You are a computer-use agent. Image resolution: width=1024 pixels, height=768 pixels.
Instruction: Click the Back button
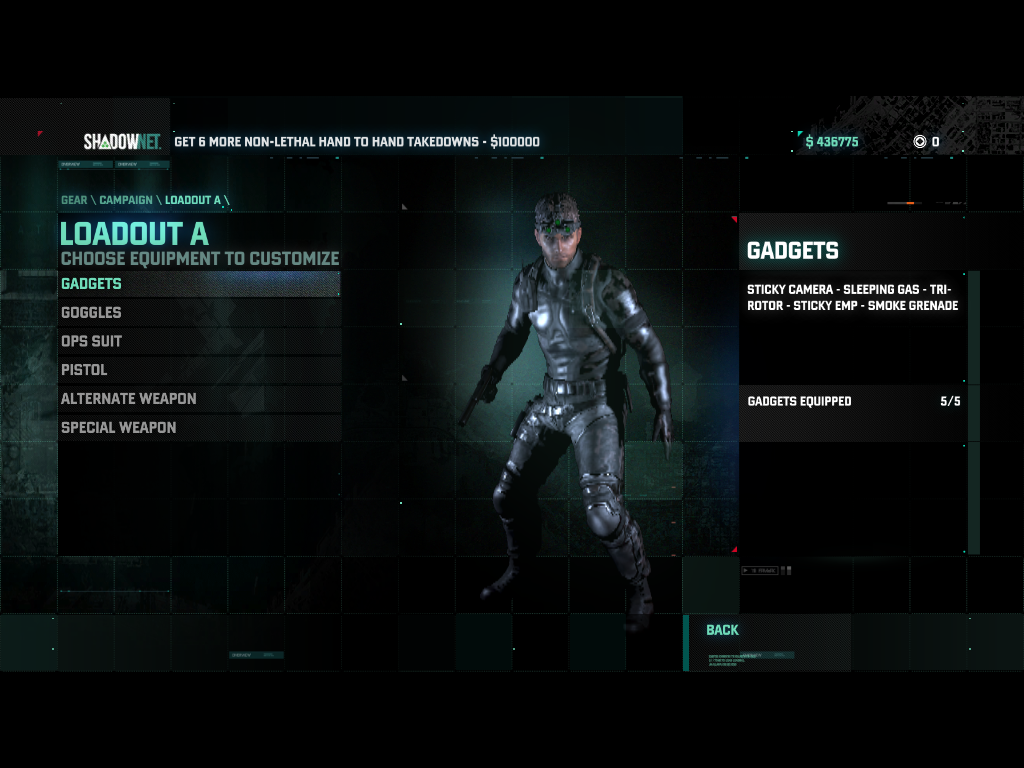click(x=722, y=630)
